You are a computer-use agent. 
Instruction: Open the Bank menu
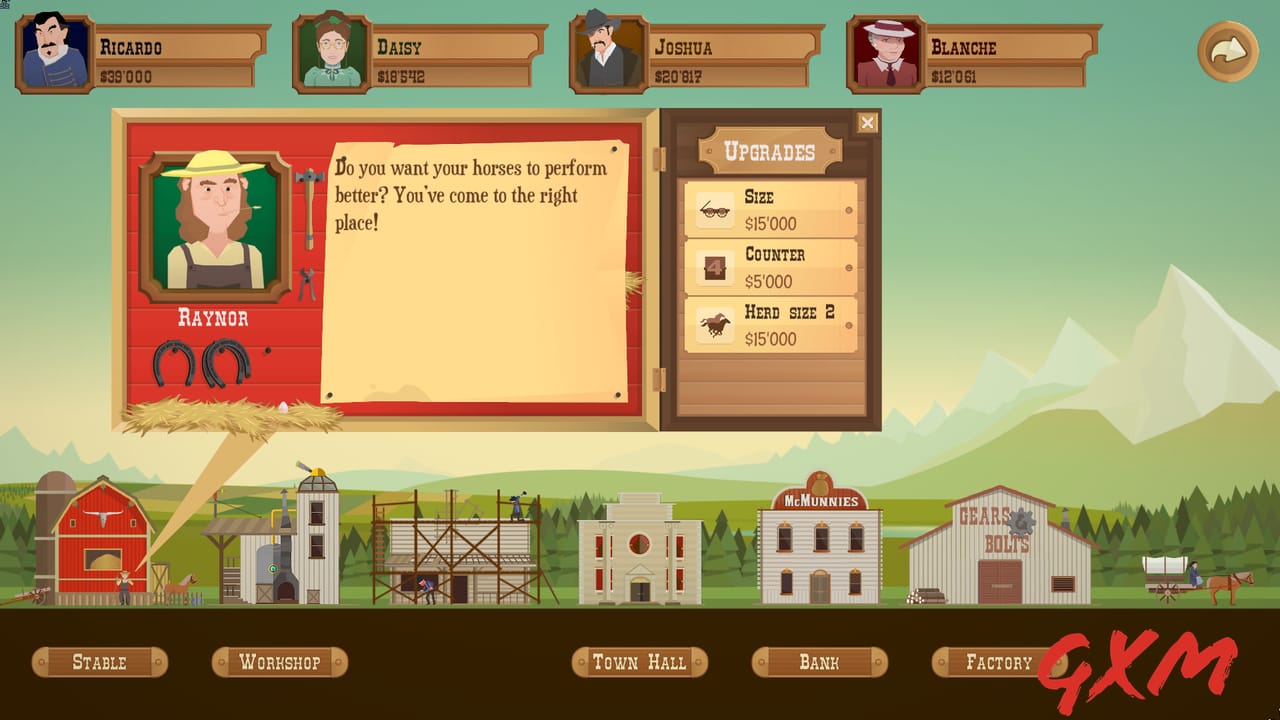click(x=820, y=662)
